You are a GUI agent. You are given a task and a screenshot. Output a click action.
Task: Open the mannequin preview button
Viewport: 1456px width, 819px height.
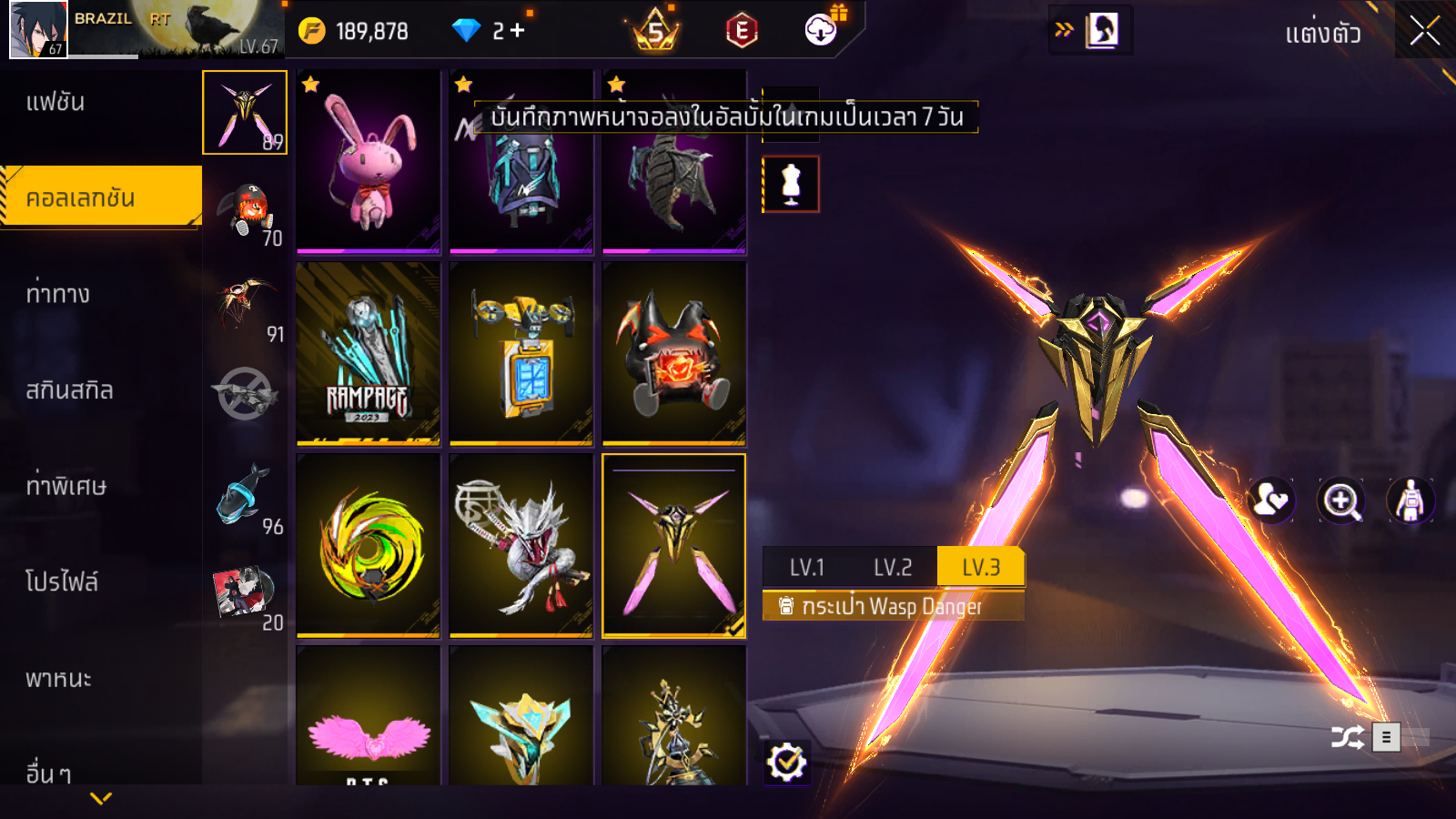(x=791, y=184)
